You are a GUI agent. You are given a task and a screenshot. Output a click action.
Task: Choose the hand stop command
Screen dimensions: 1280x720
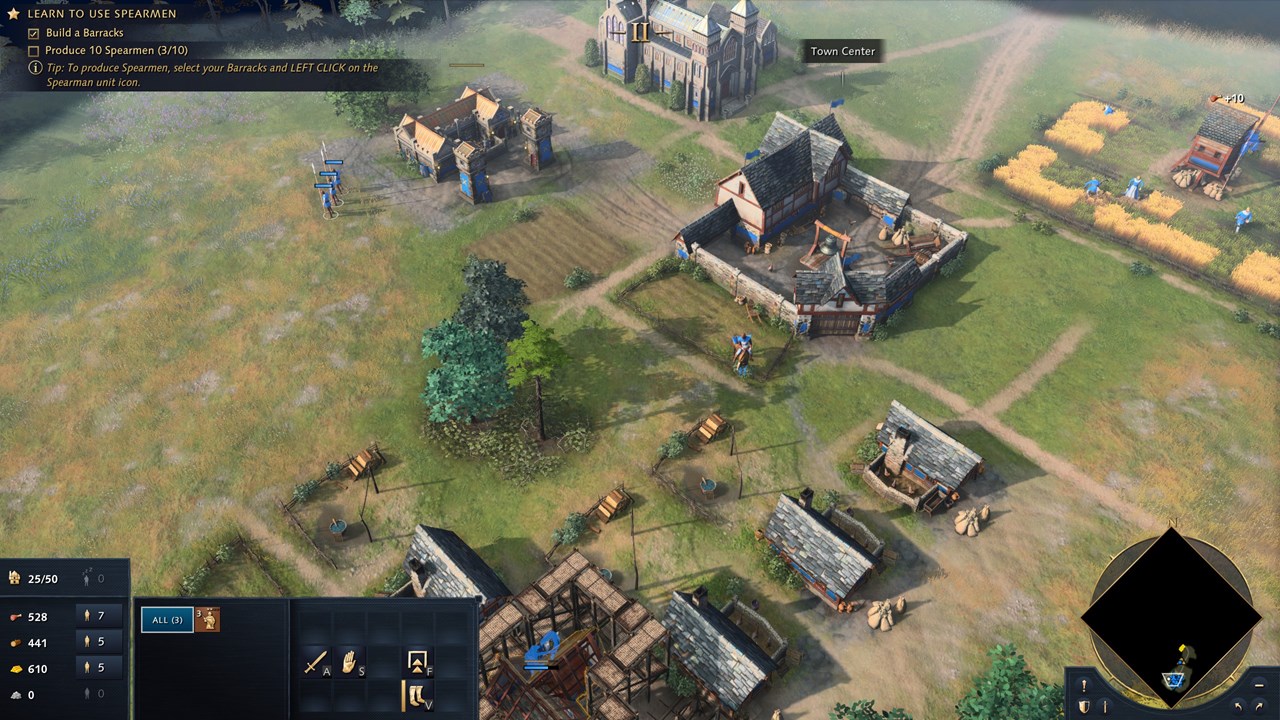[x=350, y=662]
